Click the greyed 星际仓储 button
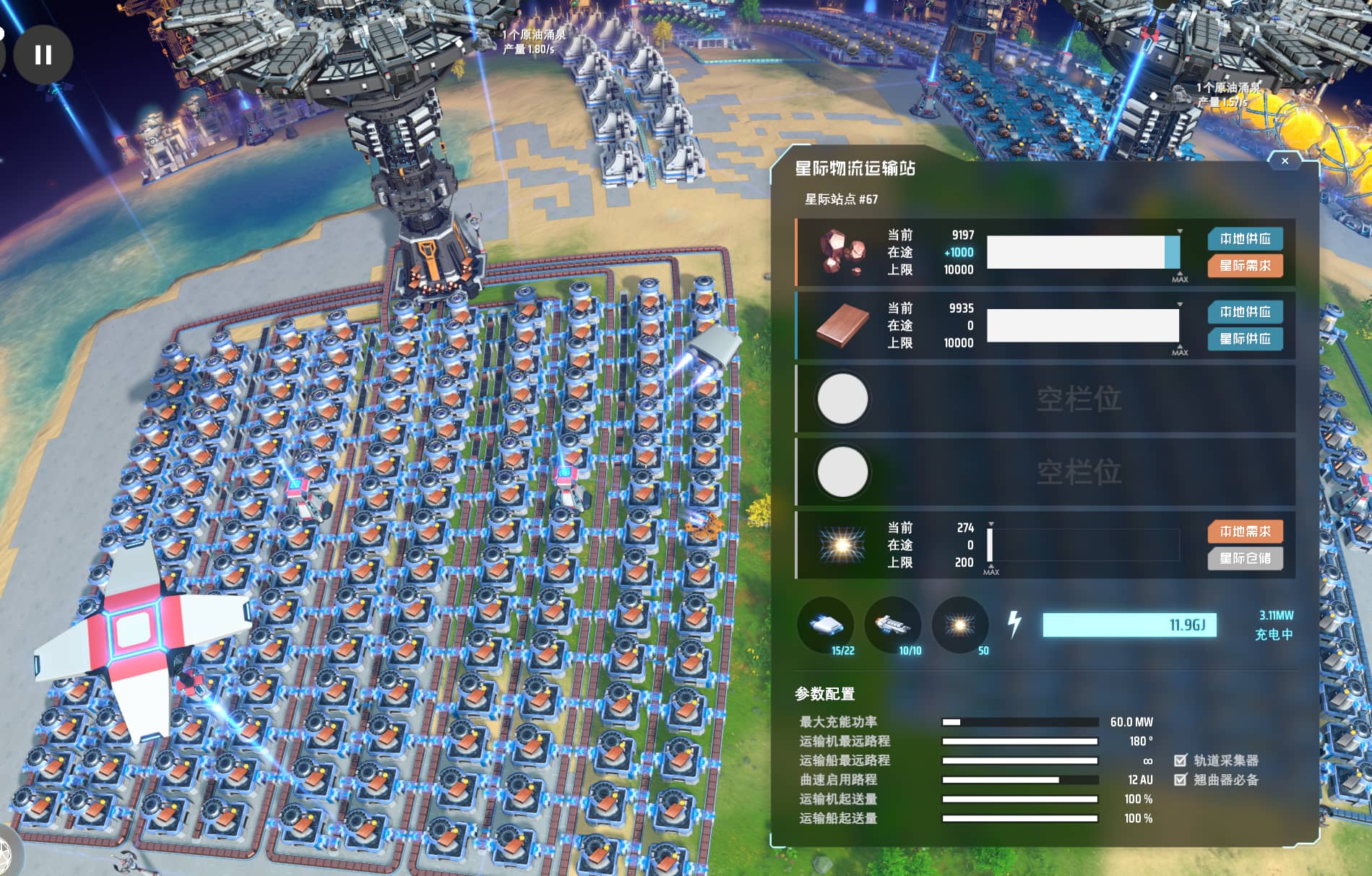The image size is (1372, 876). pyautogui.click(x=1244, y=560)
